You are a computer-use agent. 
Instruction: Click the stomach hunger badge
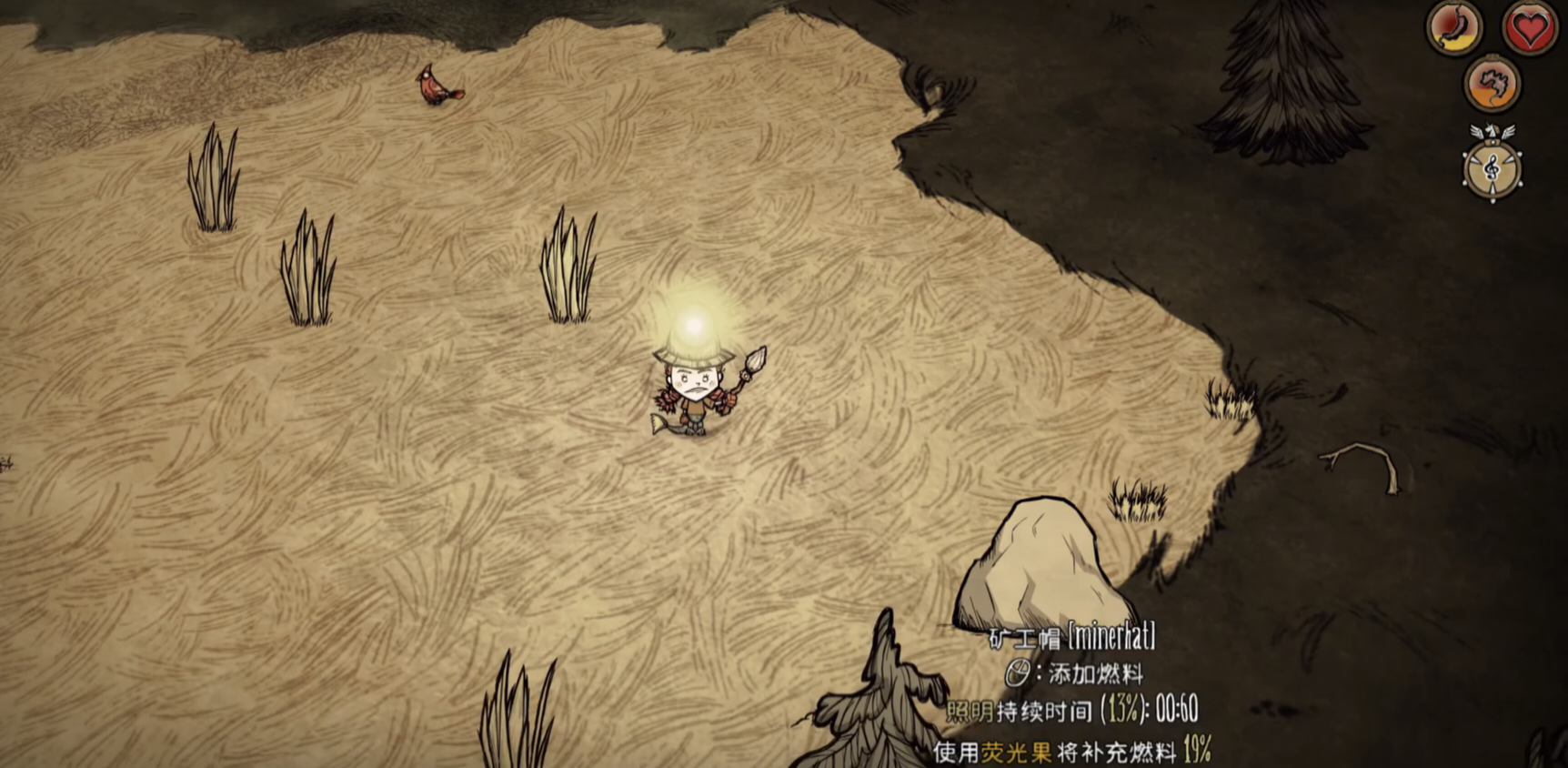[1454, 28]
